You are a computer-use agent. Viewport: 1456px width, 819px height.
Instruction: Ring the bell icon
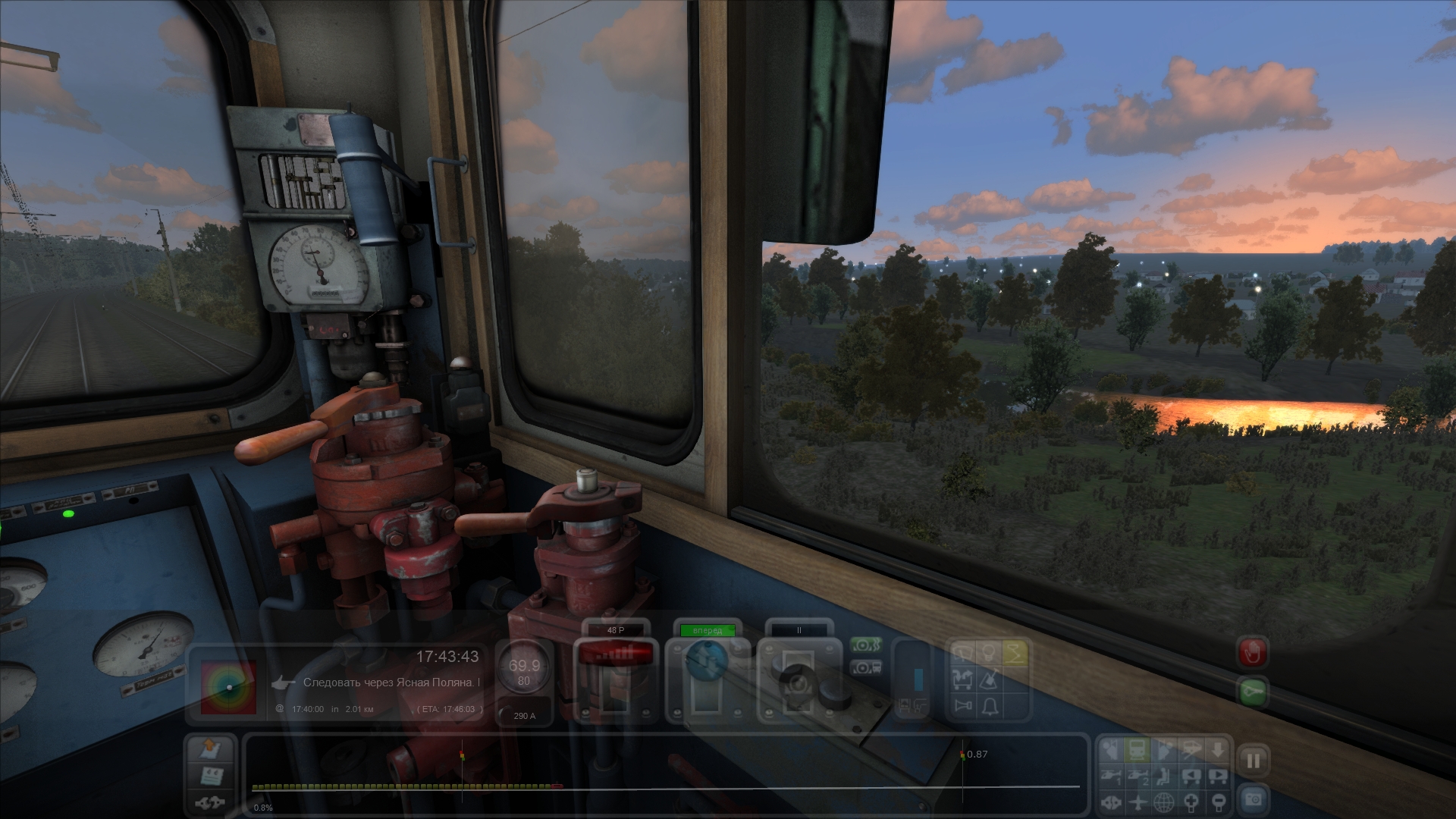point(990,707)
